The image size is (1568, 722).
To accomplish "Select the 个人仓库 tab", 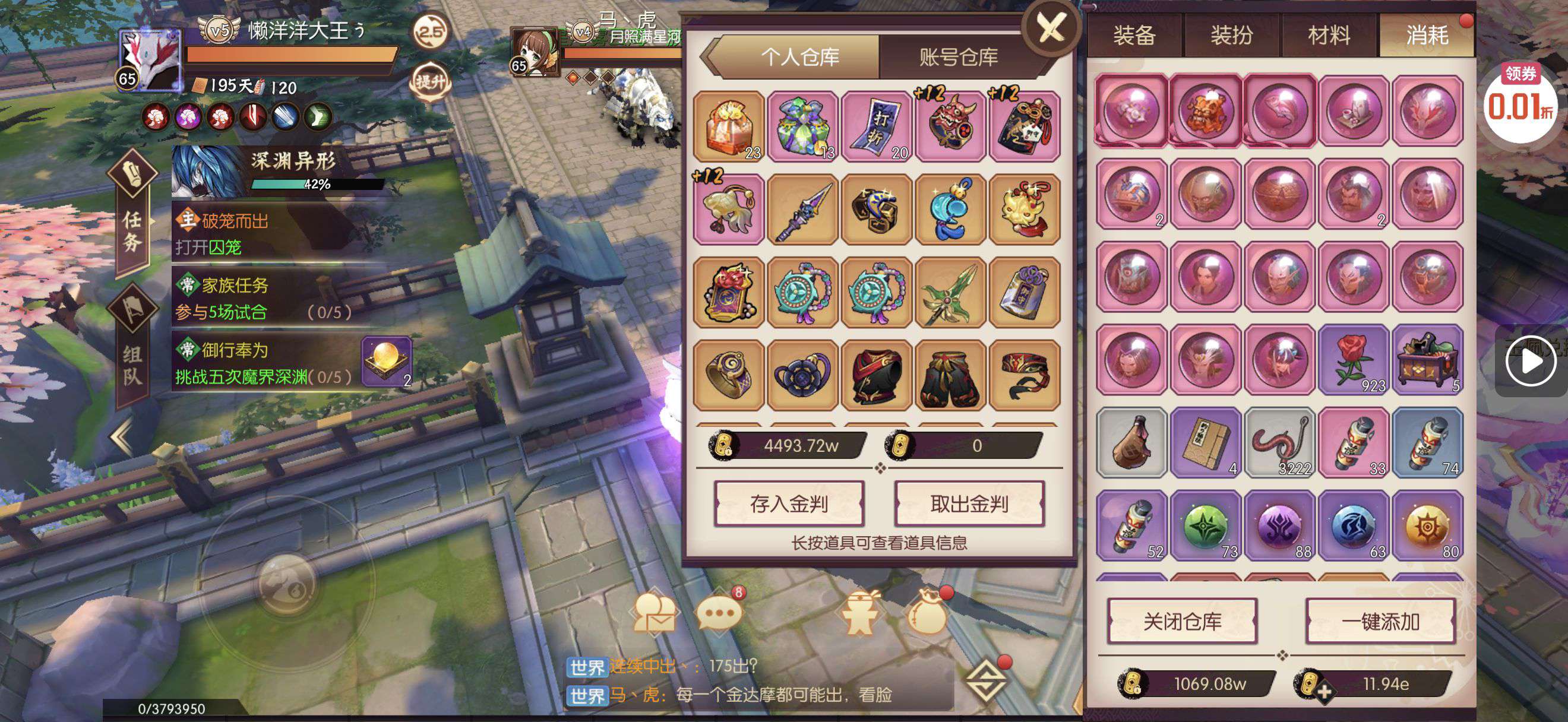I will coord(800,57).
